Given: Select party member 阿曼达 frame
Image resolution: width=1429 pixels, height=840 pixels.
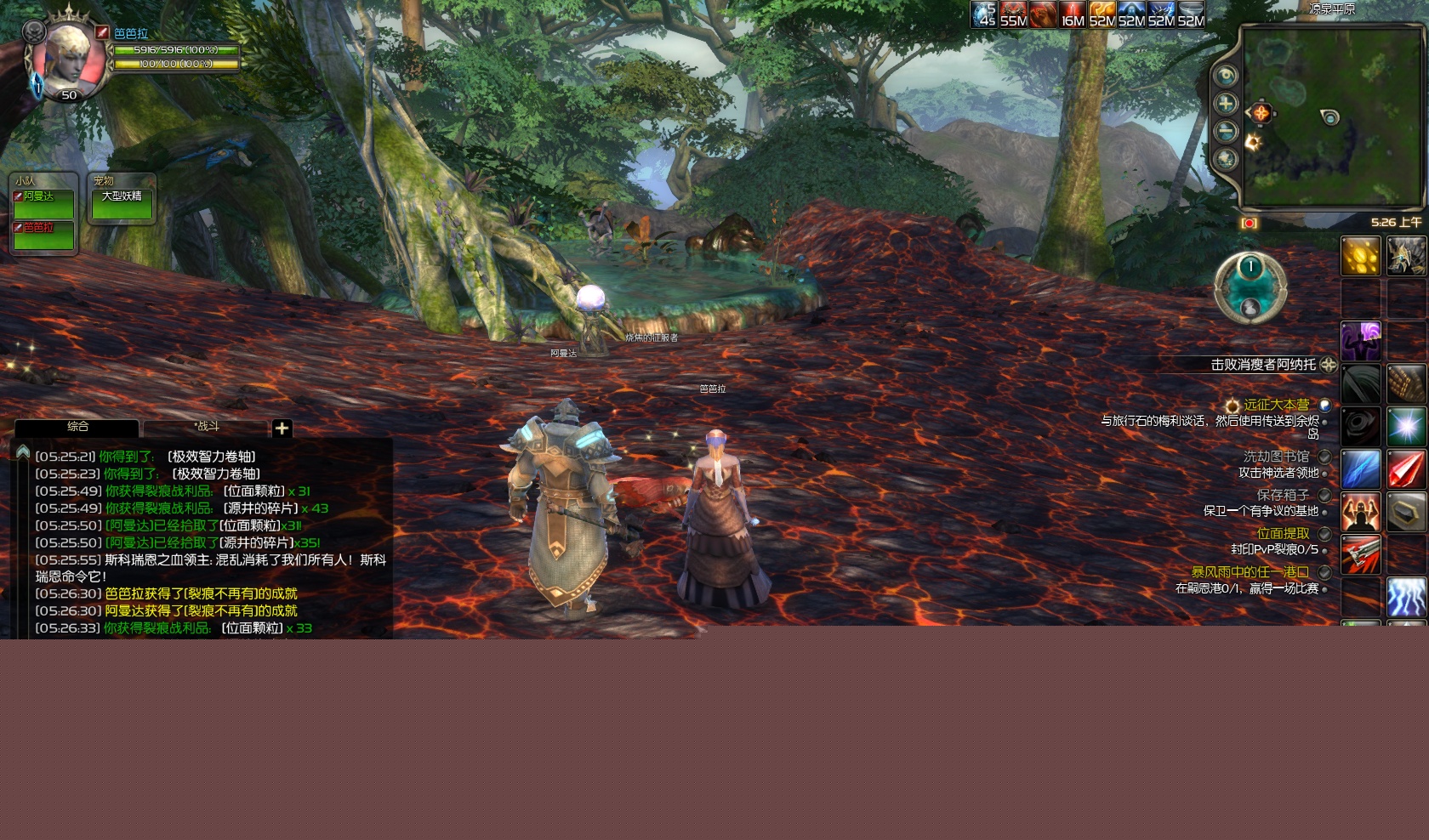Looking at the screenshot, I should 43,205.
